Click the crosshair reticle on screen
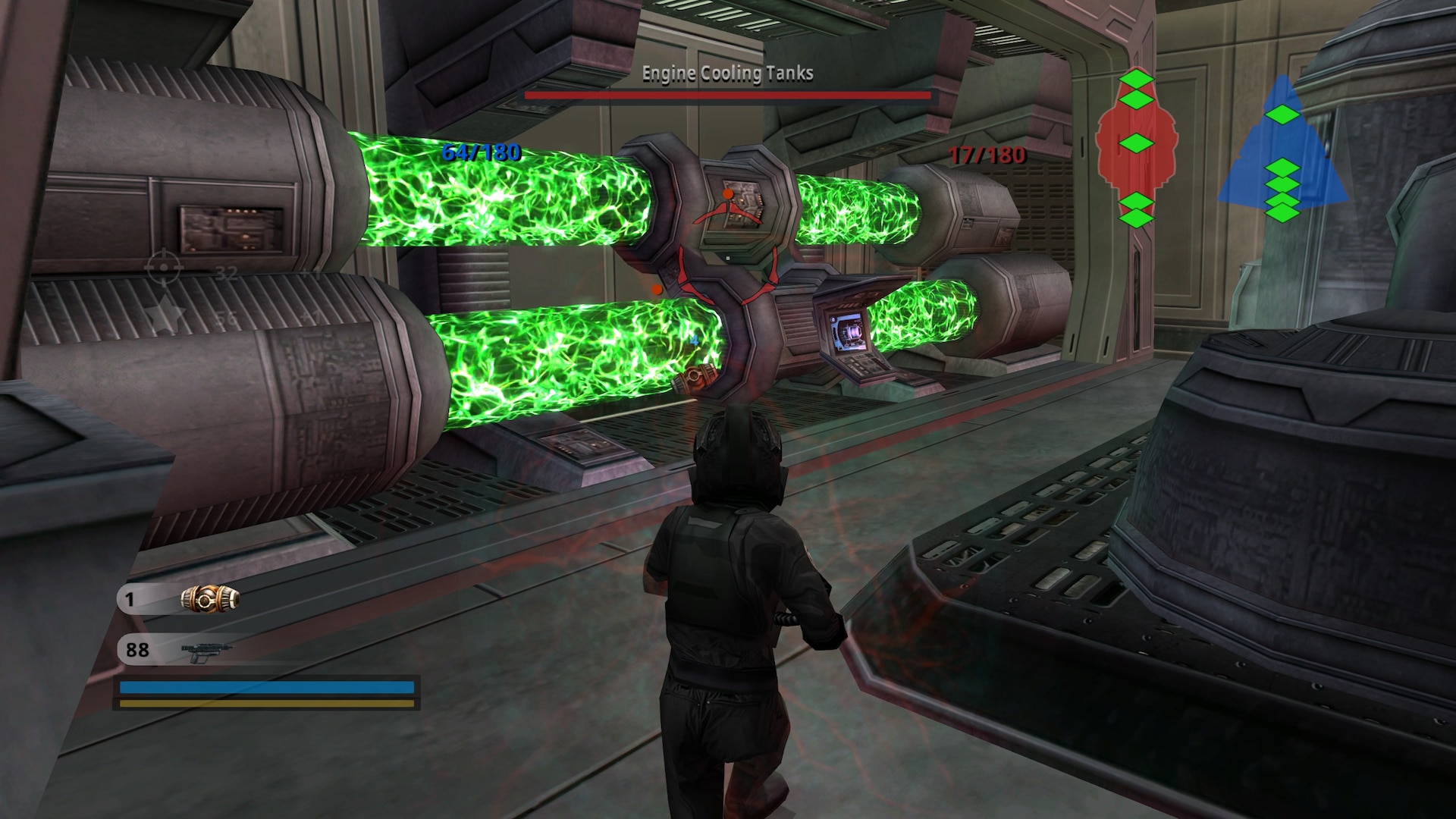 162,267
